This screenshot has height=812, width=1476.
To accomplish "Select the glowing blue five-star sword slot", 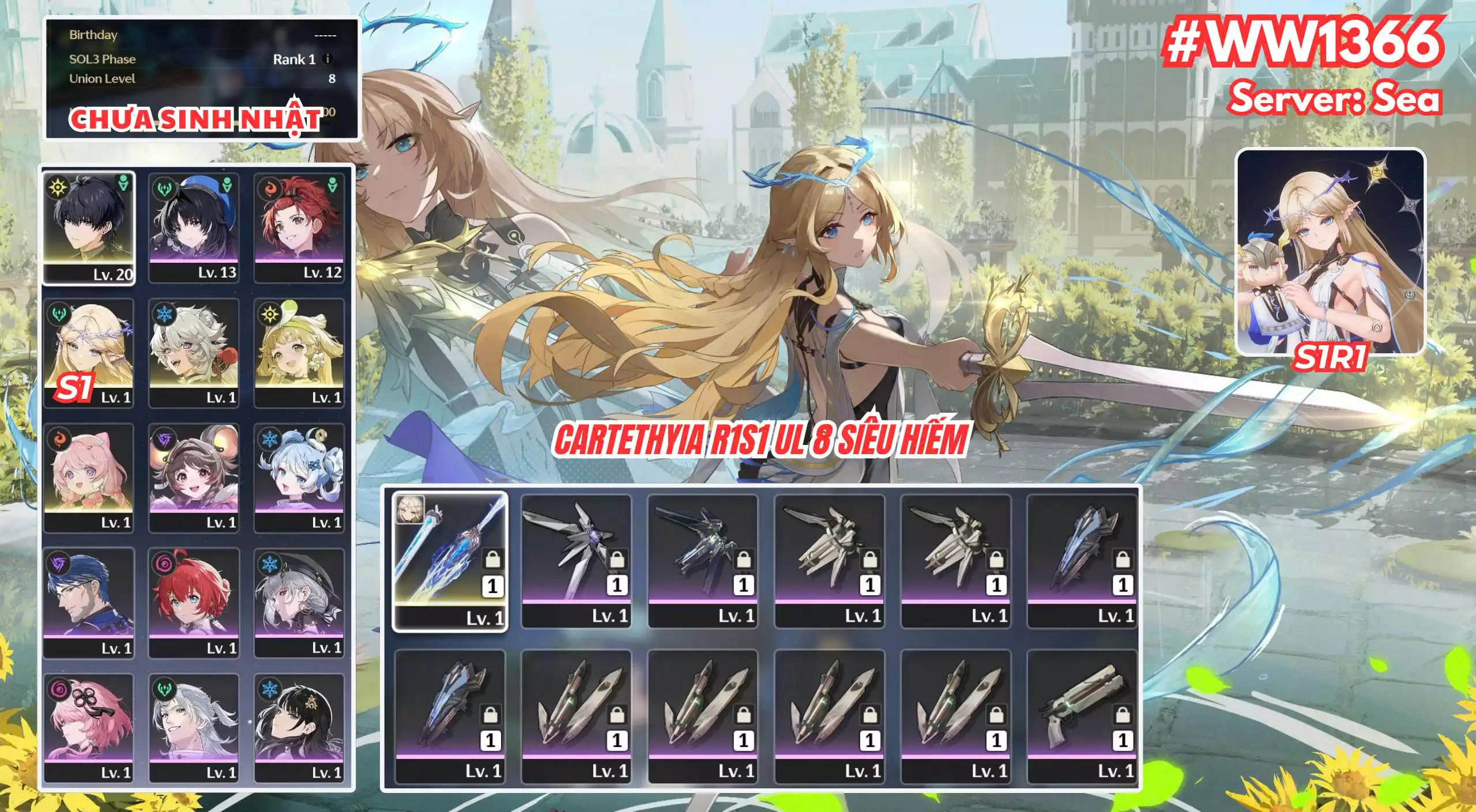I will [x=450, y=561].
